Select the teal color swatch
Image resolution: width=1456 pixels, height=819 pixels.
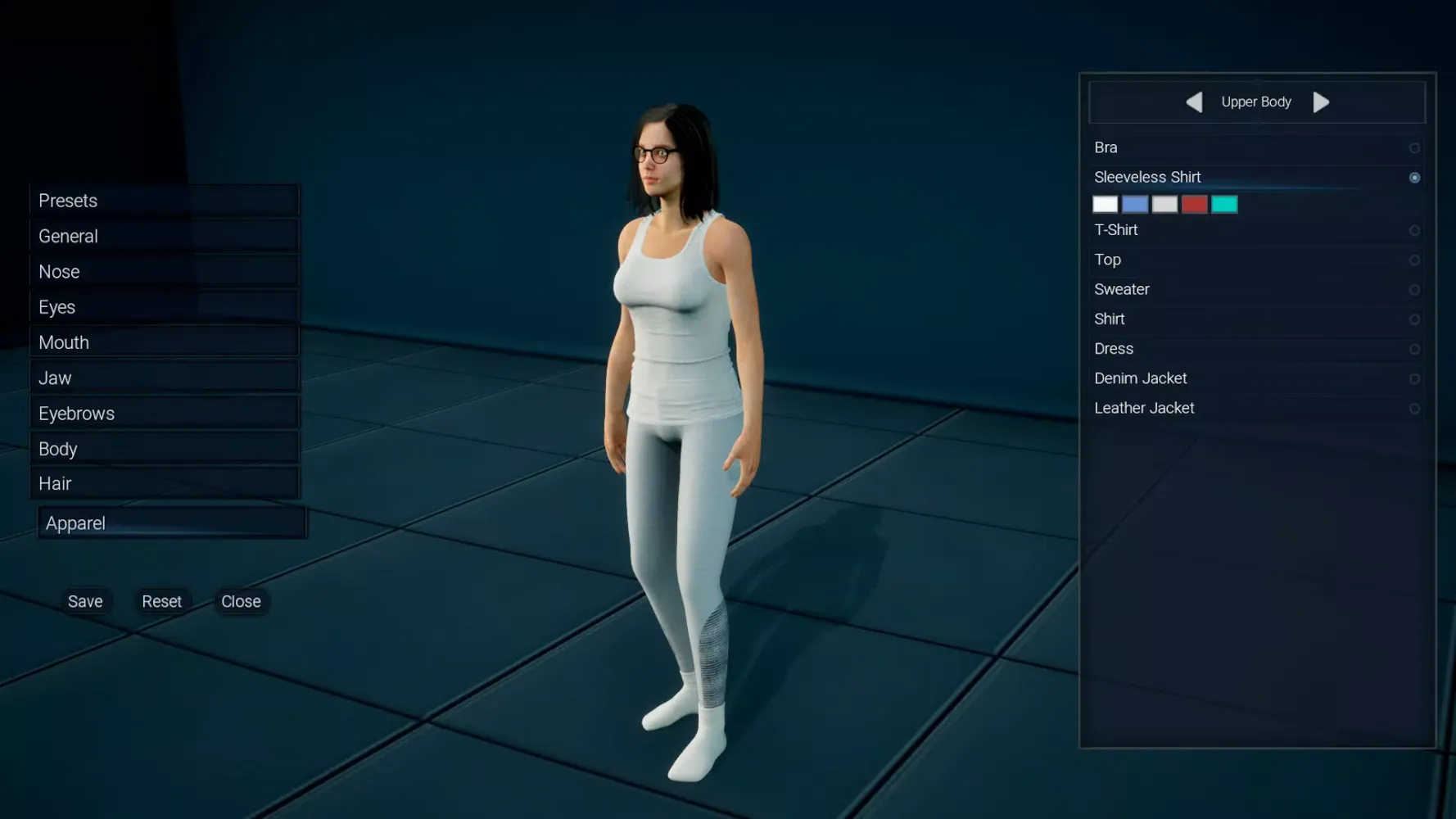click(1223, 203)
